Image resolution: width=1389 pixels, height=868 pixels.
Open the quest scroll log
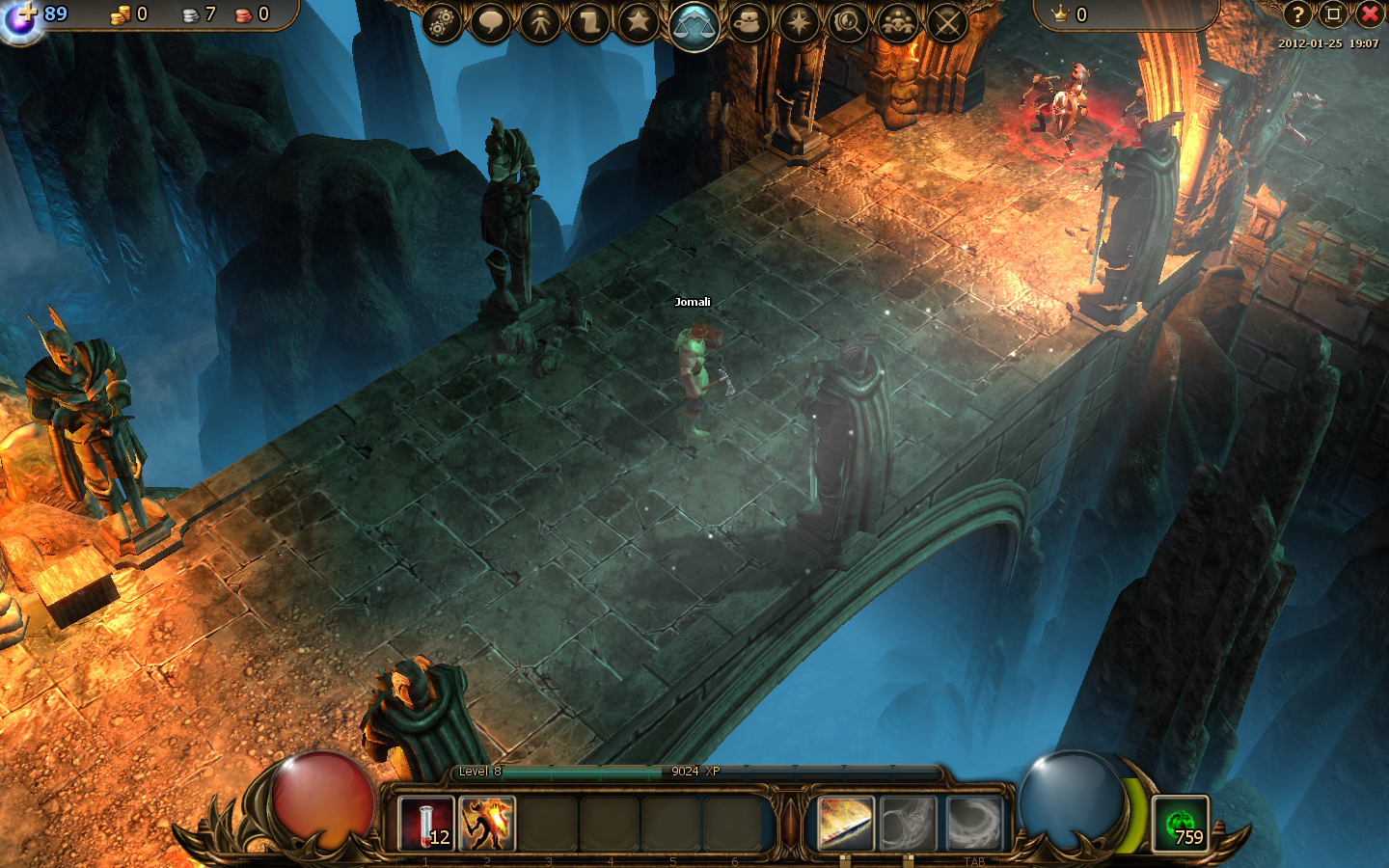pyautogui.click(x=589, y=22)
